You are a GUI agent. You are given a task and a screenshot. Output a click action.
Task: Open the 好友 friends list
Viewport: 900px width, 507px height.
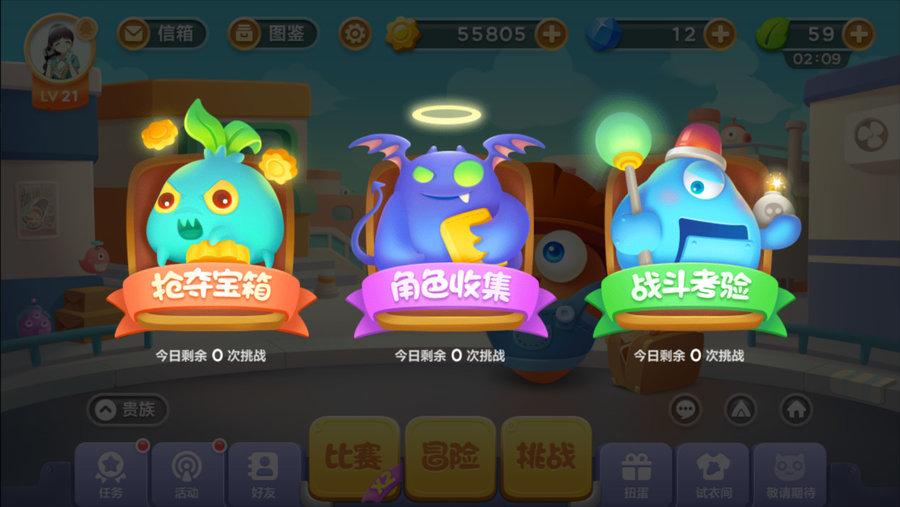(264, 472)
